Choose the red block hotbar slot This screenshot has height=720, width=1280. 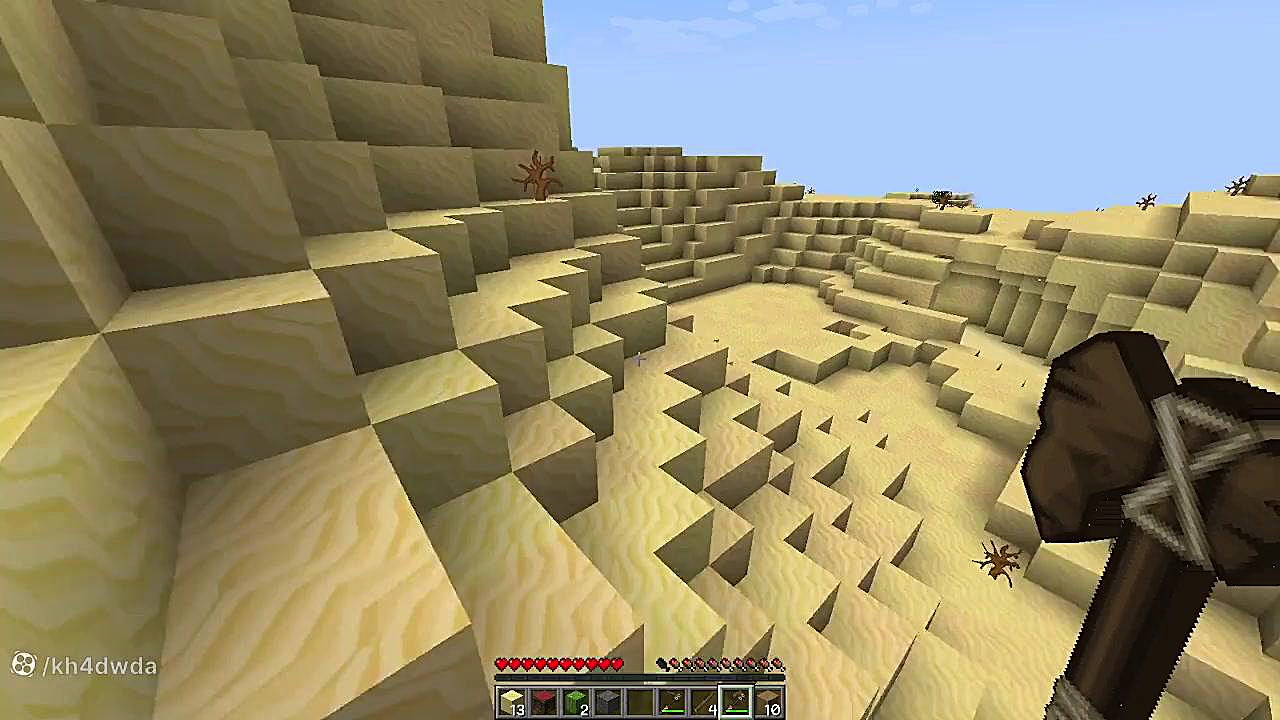point(544,703)
